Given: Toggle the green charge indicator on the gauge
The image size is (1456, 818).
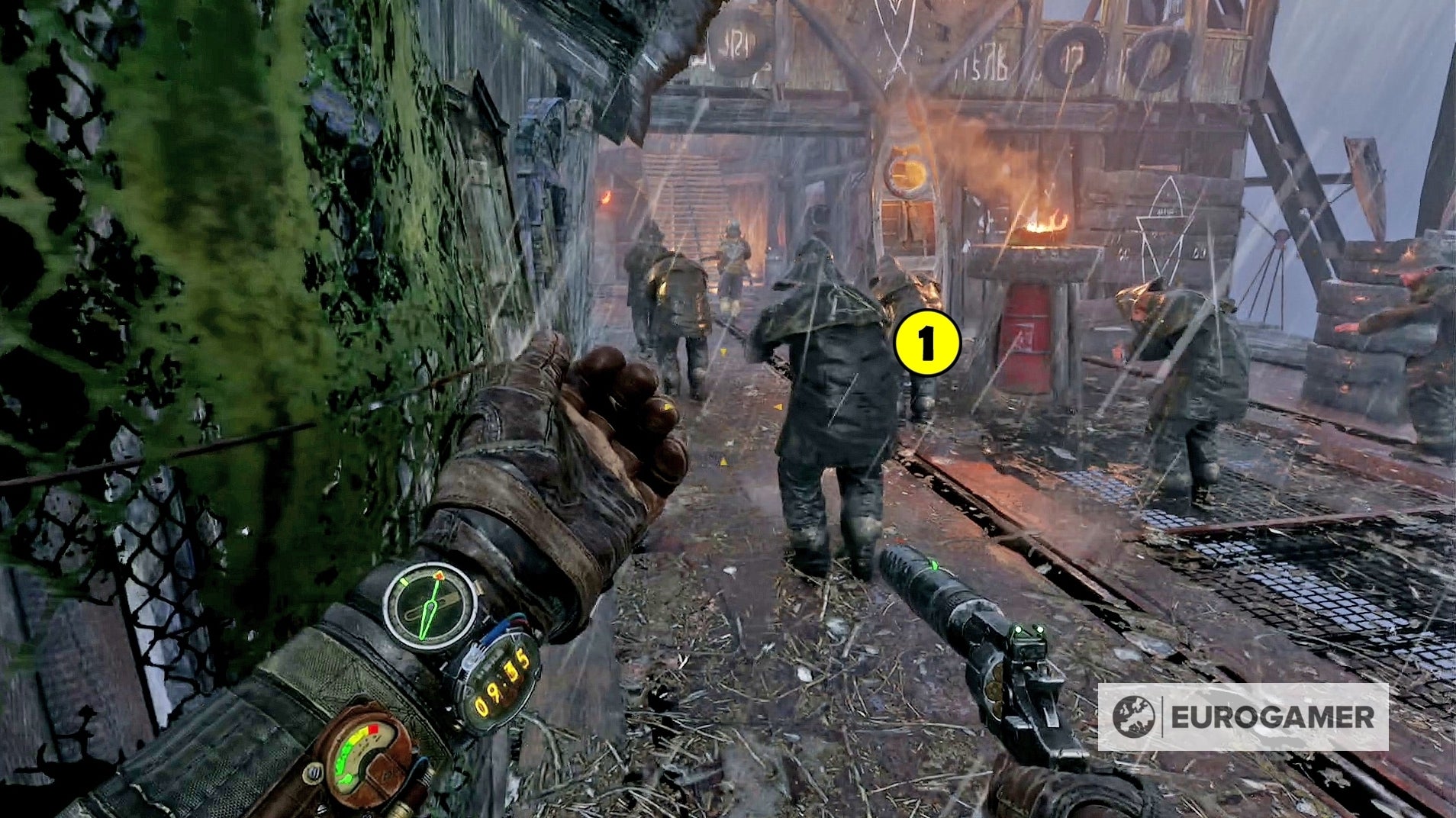Looking at the screenshot, I should [344, 759].
